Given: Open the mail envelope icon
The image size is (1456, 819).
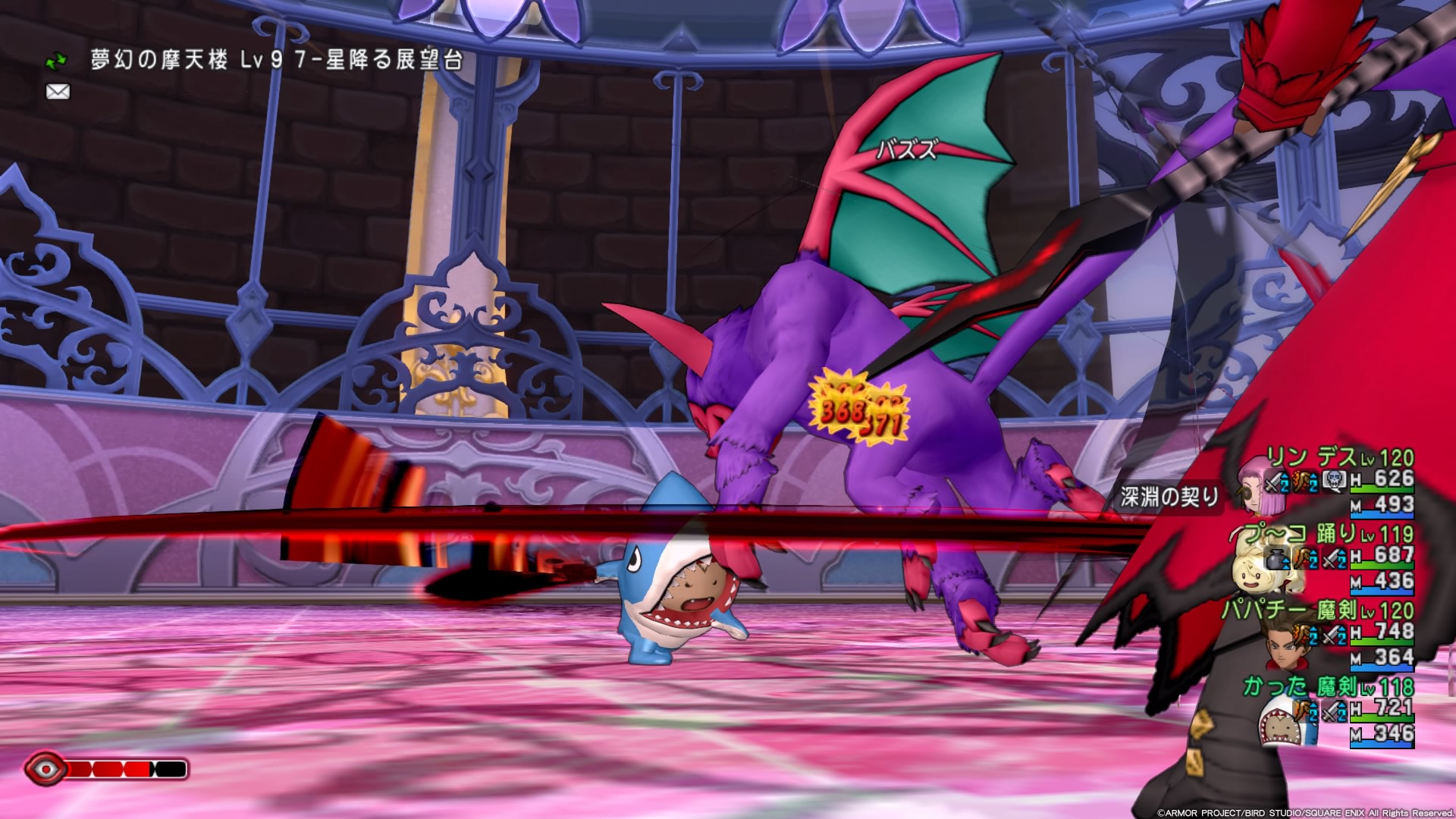Looking at the screenshot, I should click(58, 92).
